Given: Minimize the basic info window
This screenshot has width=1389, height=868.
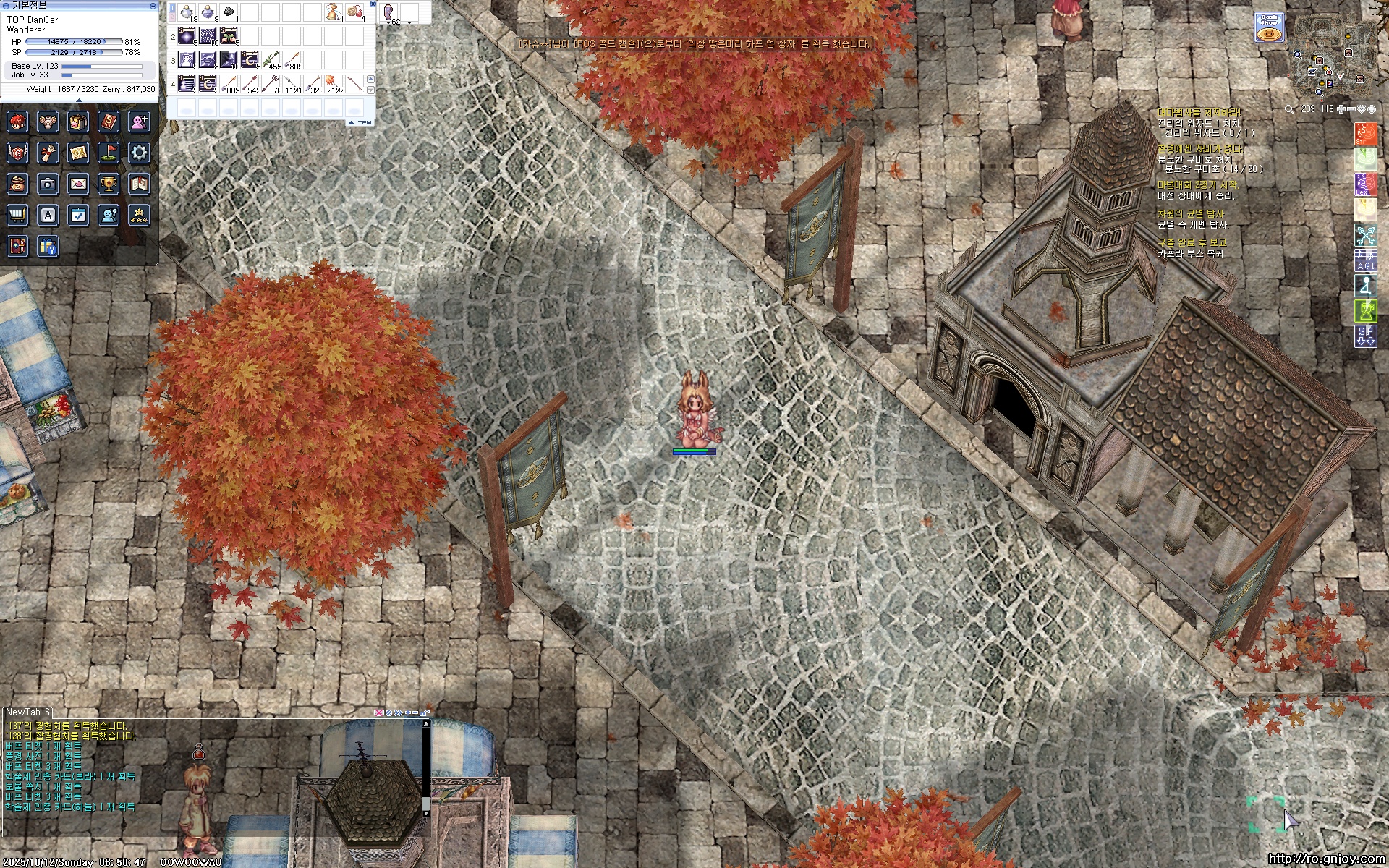Looking at the screenshot, I should (153, 5).
